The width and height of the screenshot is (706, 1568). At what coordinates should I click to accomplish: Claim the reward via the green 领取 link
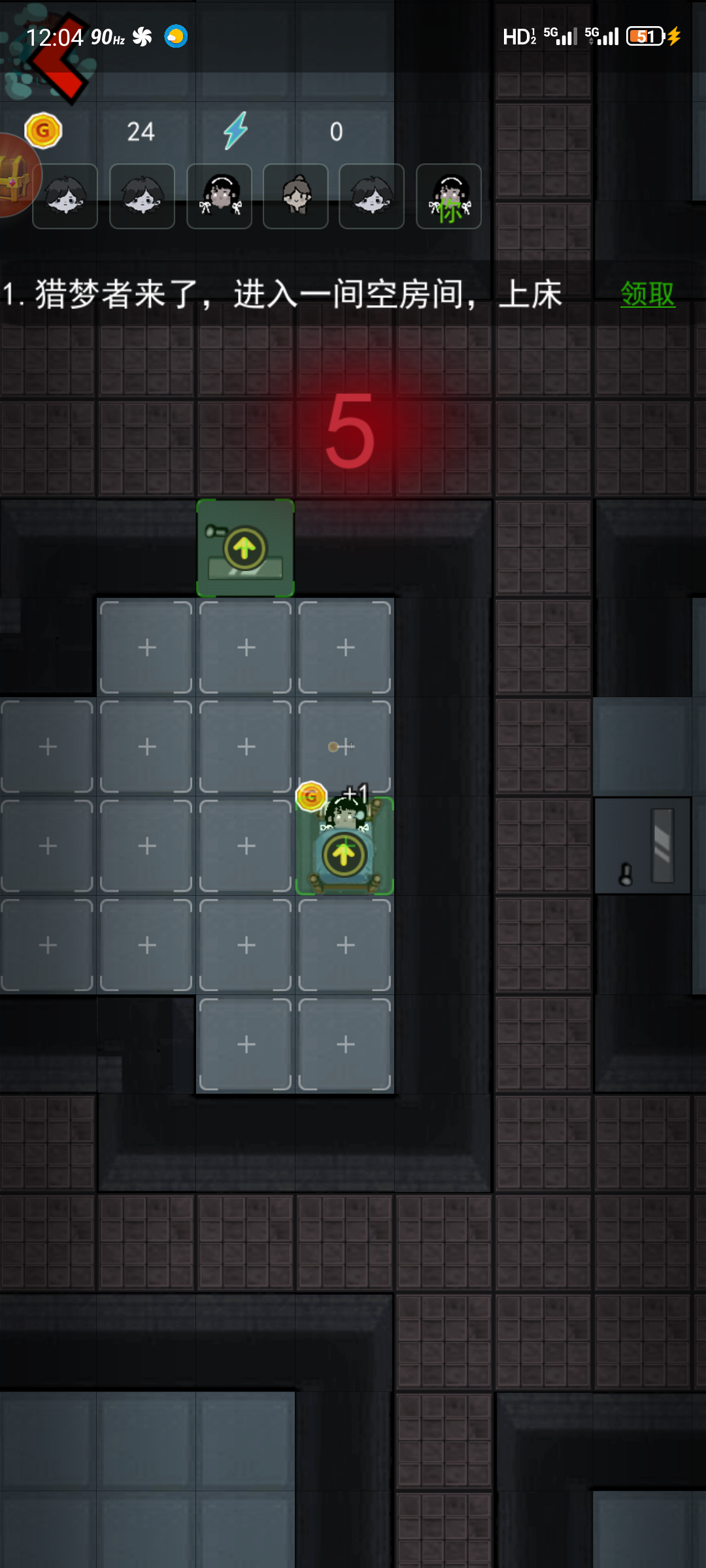tap(647, 294)
